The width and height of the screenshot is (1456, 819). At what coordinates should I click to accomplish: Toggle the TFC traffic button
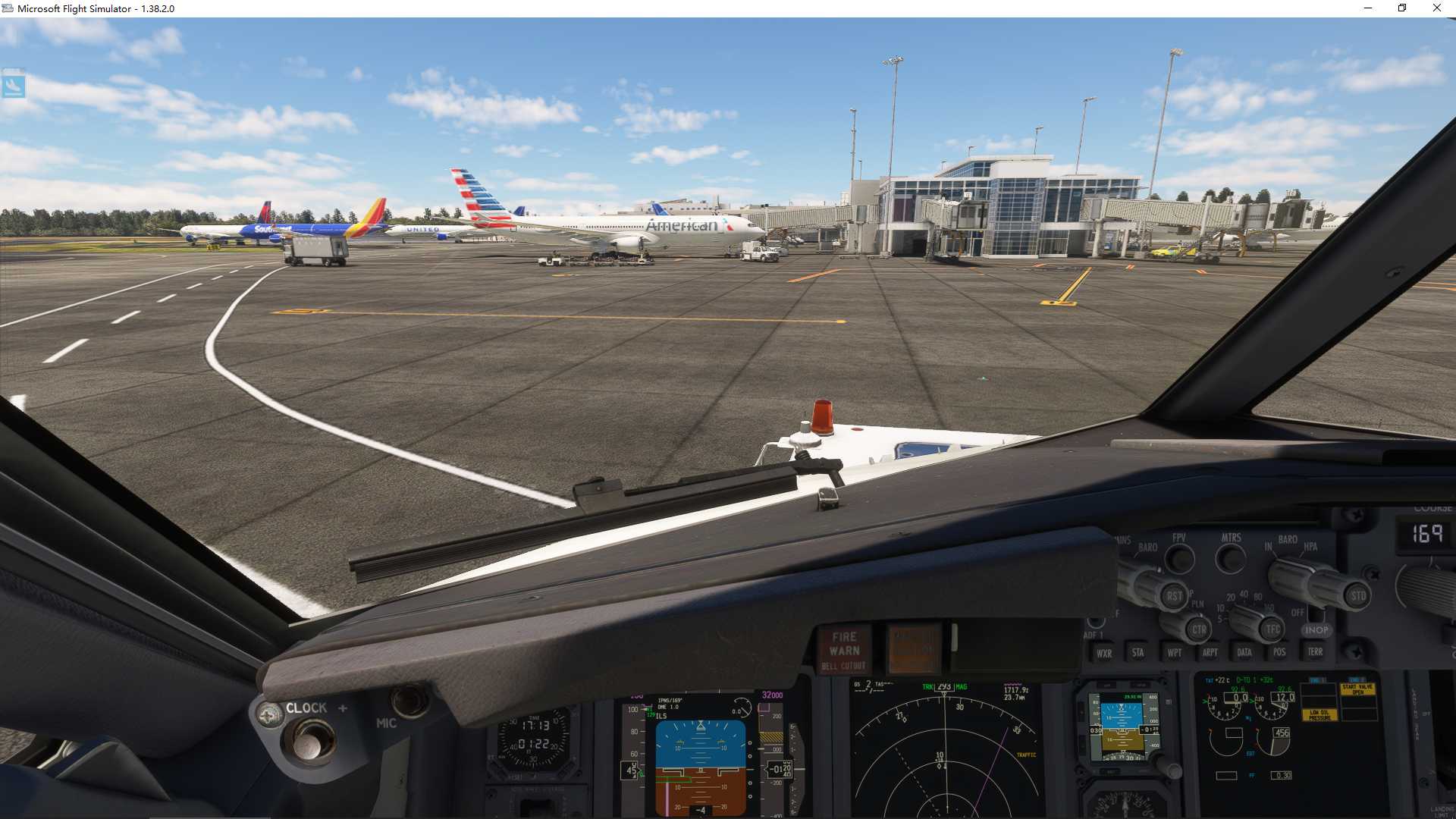pos(1272,629)
